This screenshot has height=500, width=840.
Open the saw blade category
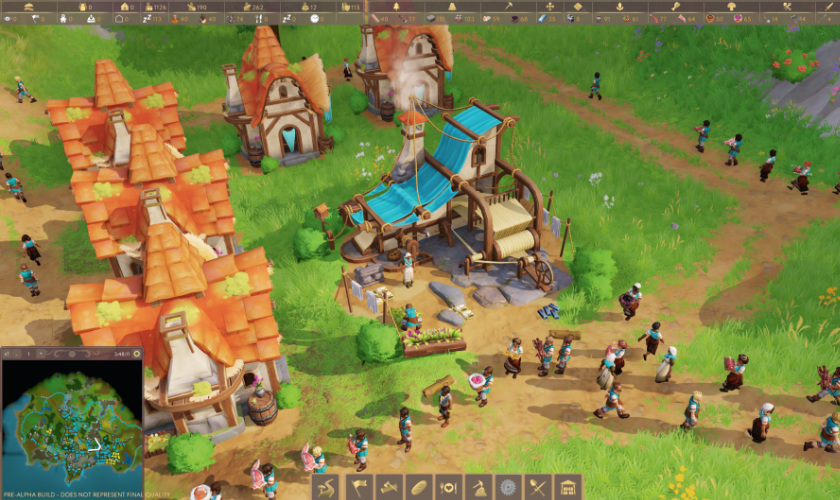(x=507, y=487)
